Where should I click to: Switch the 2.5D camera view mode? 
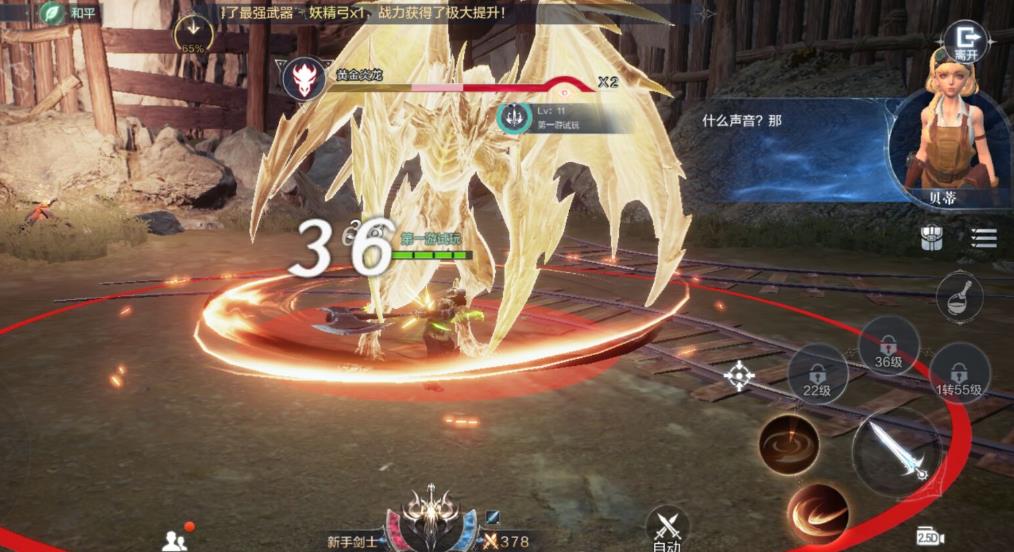coord(930,537)
